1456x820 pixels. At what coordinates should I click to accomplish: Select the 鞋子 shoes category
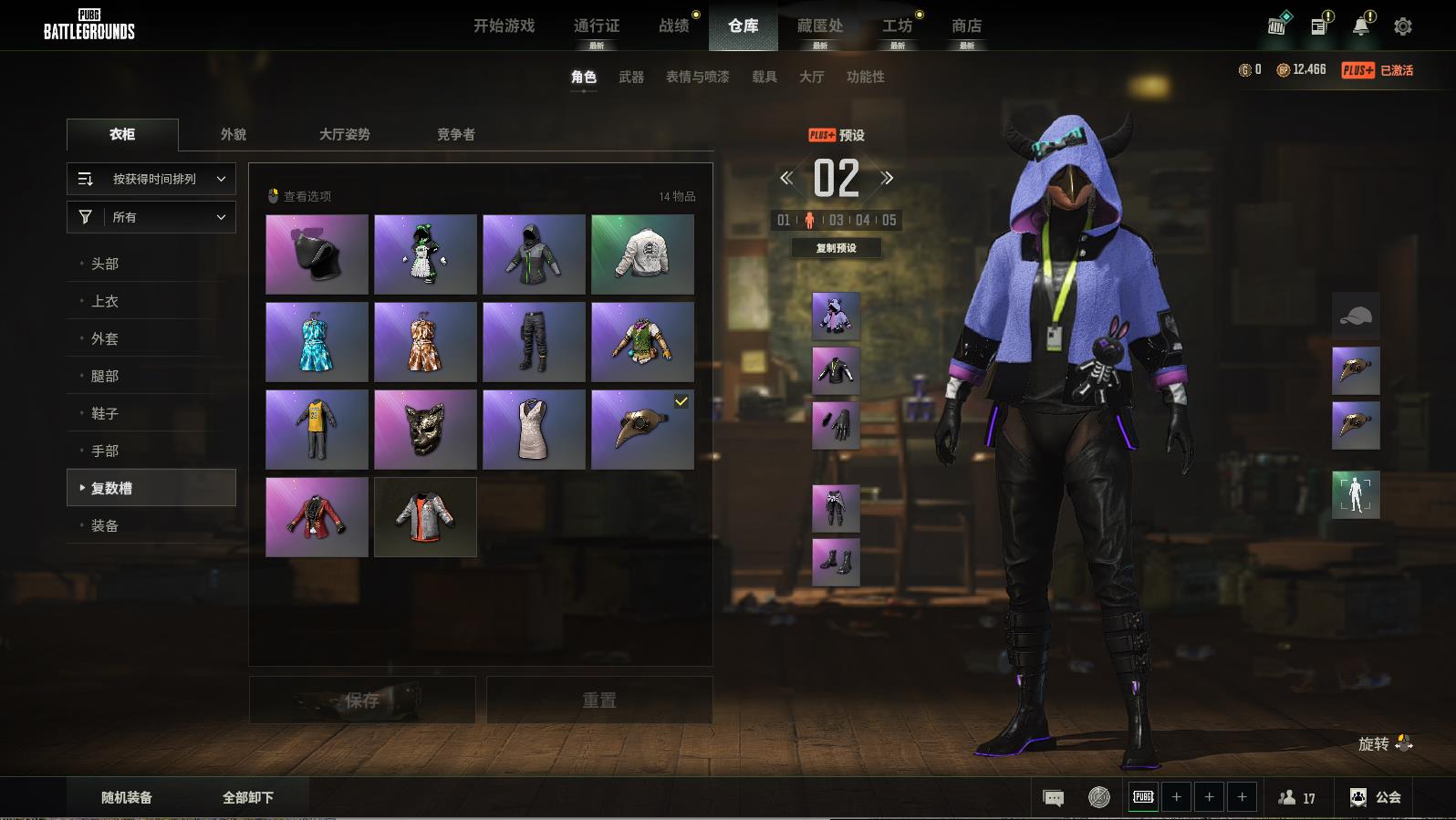pyautogui.click(x=105, y=413)
